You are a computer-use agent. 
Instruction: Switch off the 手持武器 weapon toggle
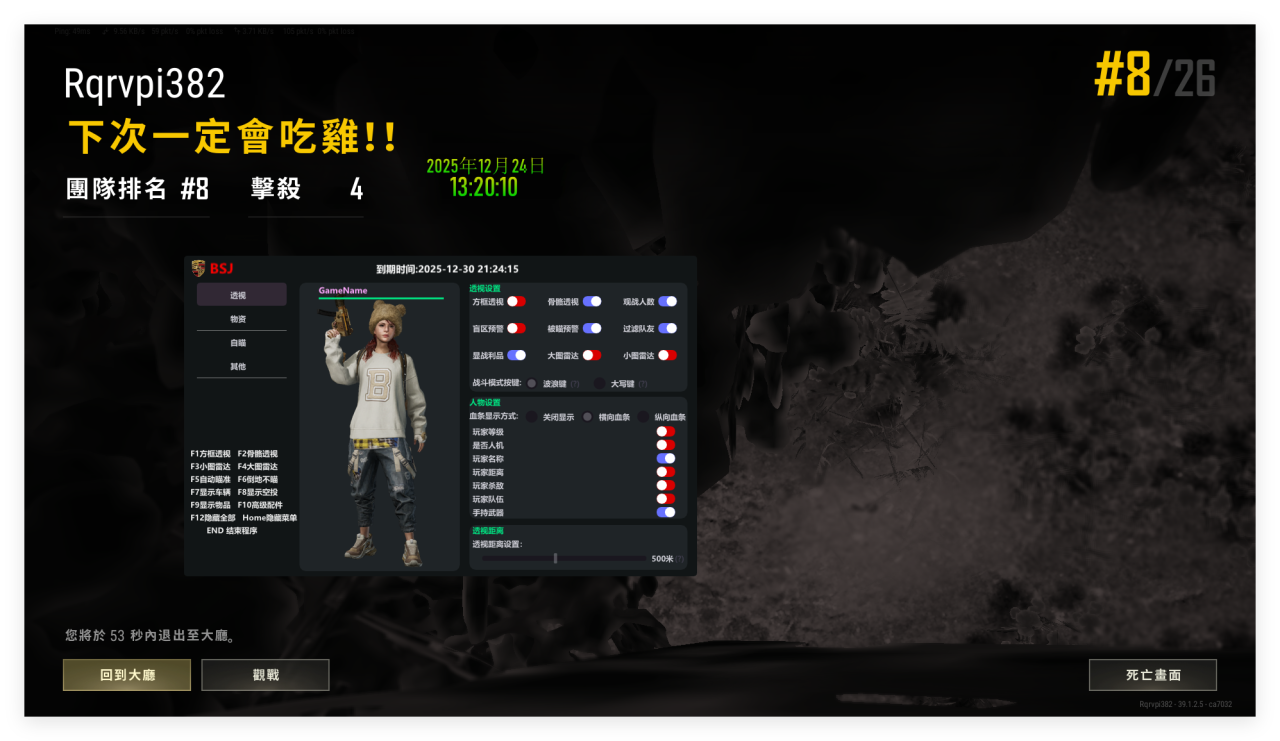pos(664,512)
